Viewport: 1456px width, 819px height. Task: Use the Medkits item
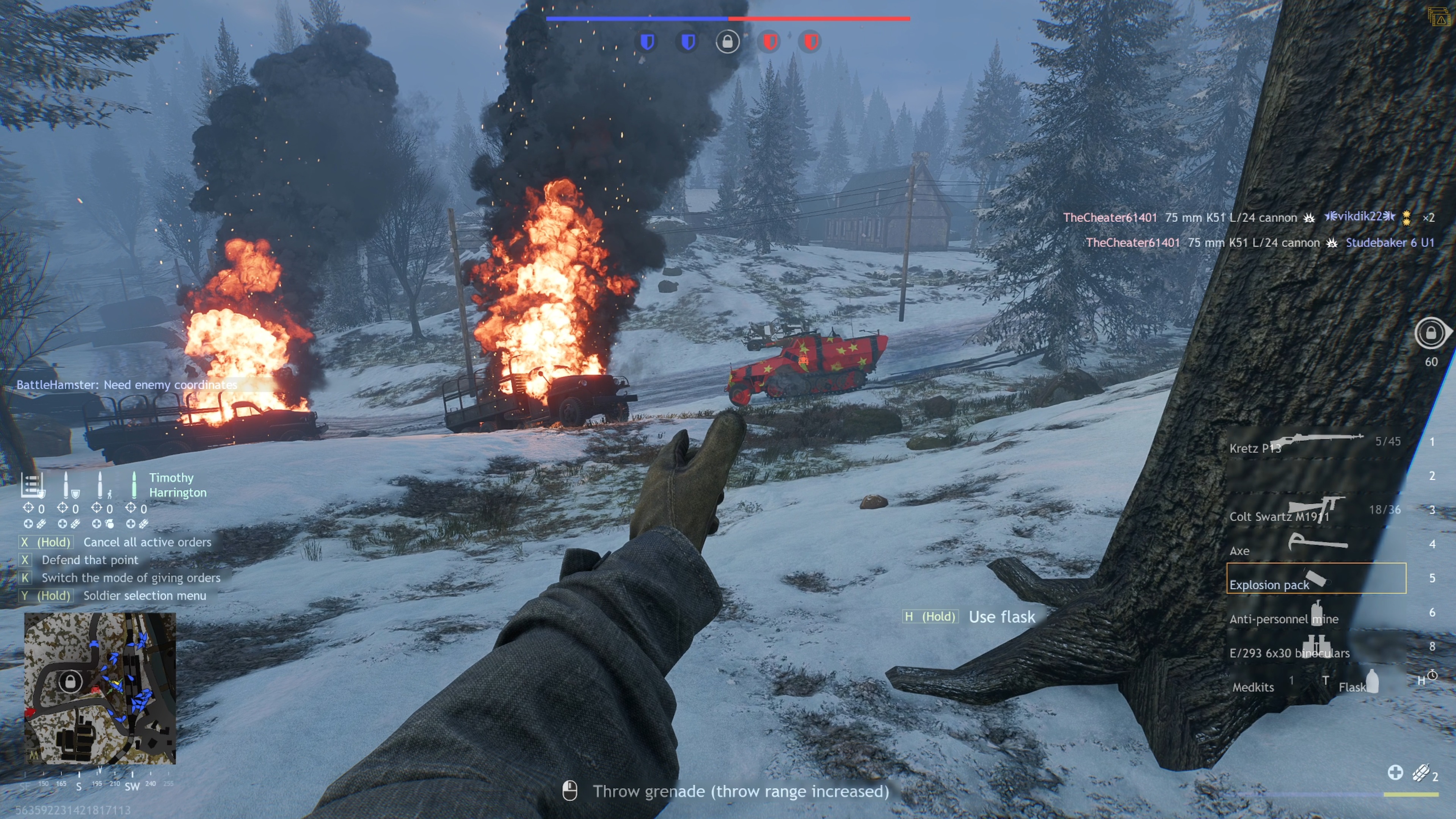click(x=1253, y=687)
